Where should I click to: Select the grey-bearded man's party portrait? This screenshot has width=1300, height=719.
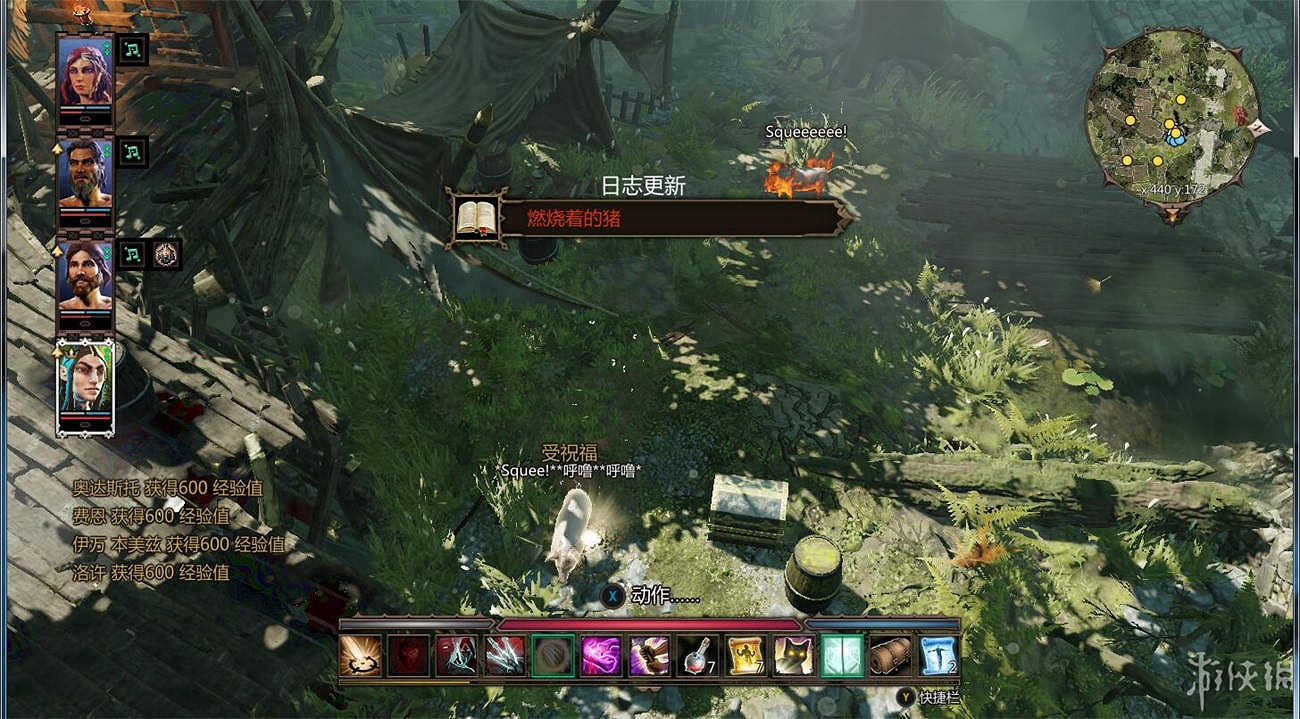(85, 173)
